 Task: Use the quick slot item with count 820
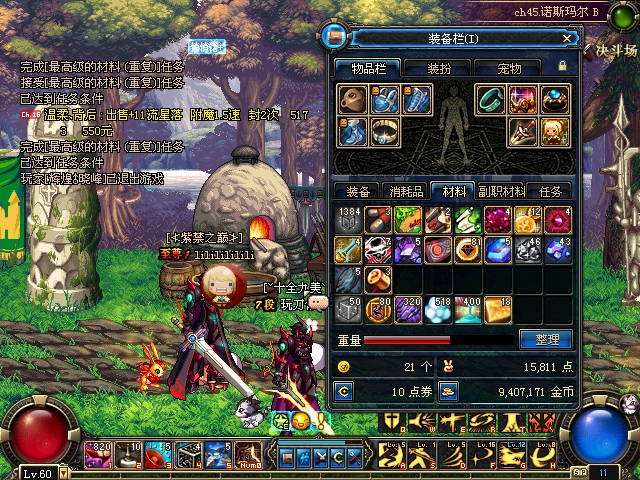click(98, 455)
